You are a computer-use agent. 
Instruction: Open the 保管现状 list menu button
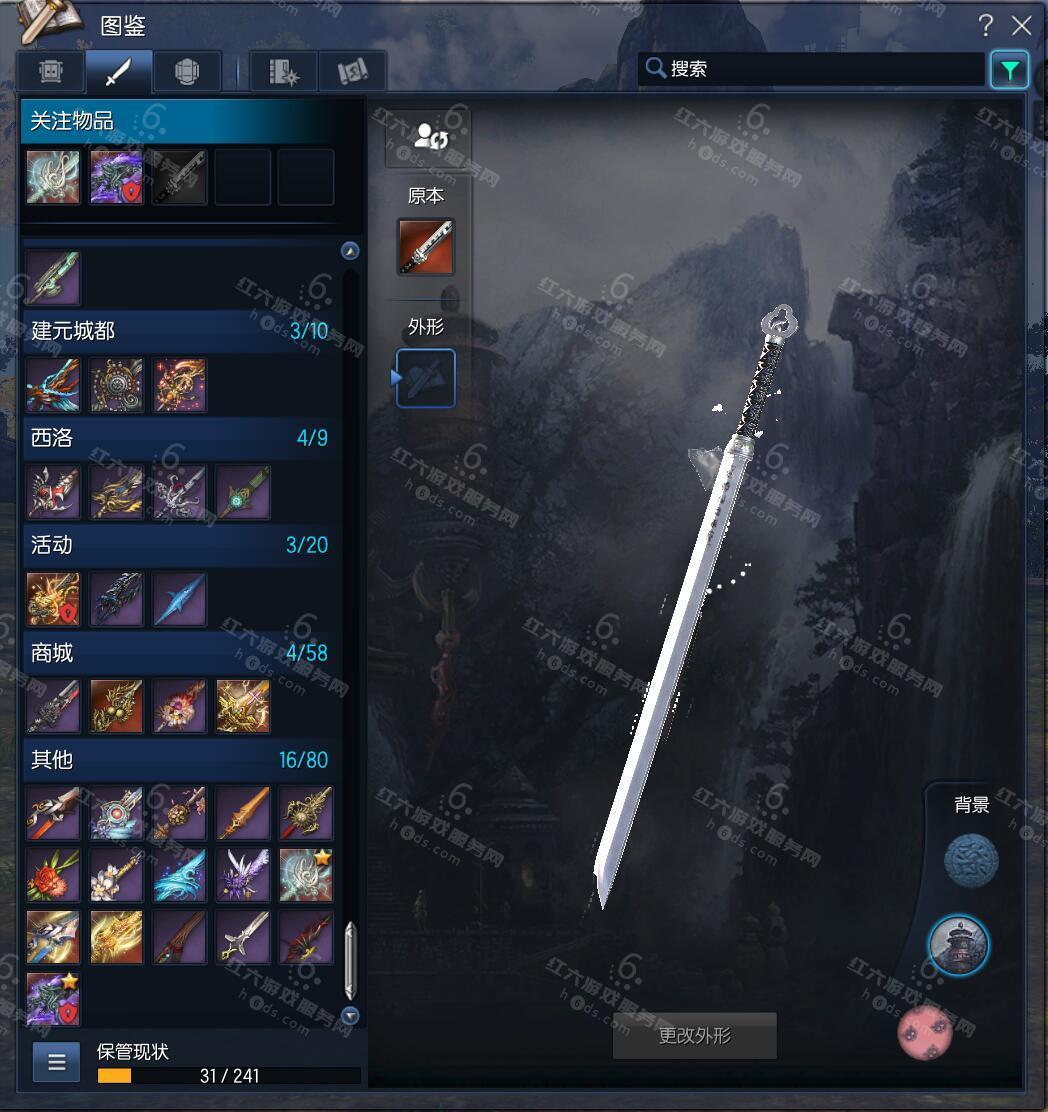coord(56,1062)
